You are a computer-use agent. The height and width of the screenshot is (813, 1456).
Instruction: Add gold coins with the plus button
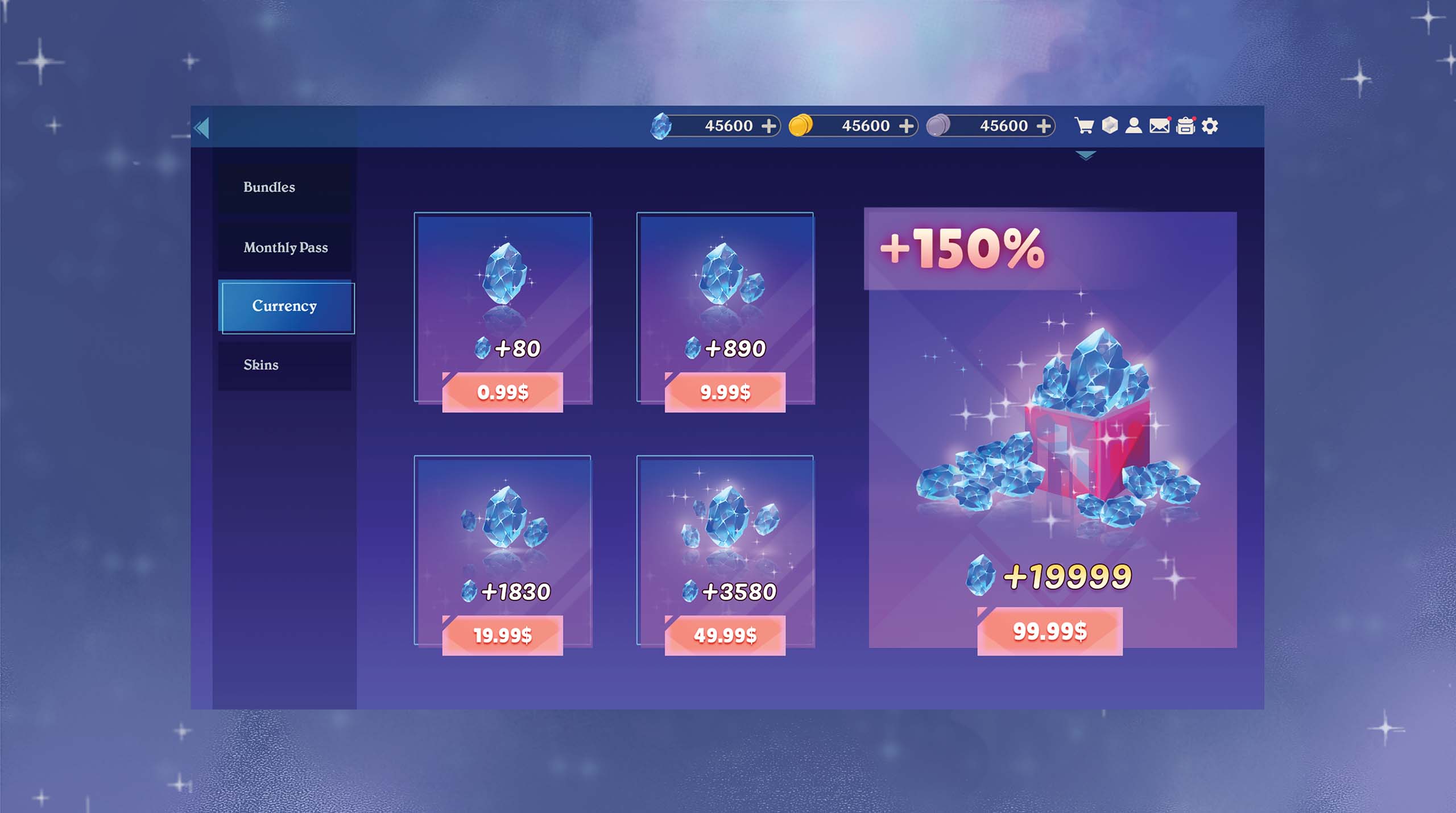pos(906,126)
